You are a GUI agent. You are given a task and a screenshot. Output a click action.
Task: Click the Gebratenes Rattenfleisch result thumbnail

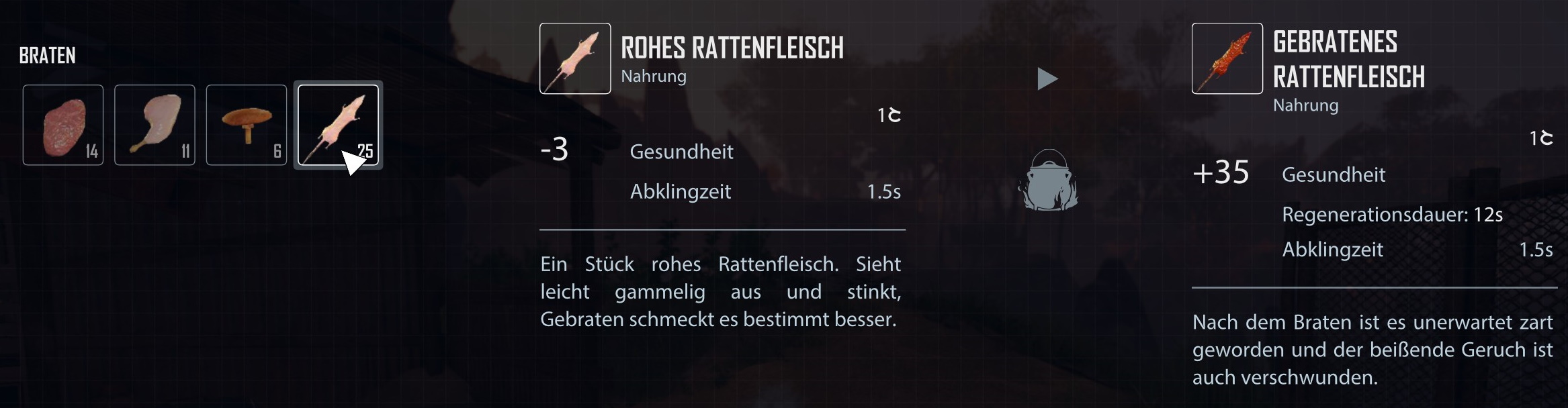1227,58
